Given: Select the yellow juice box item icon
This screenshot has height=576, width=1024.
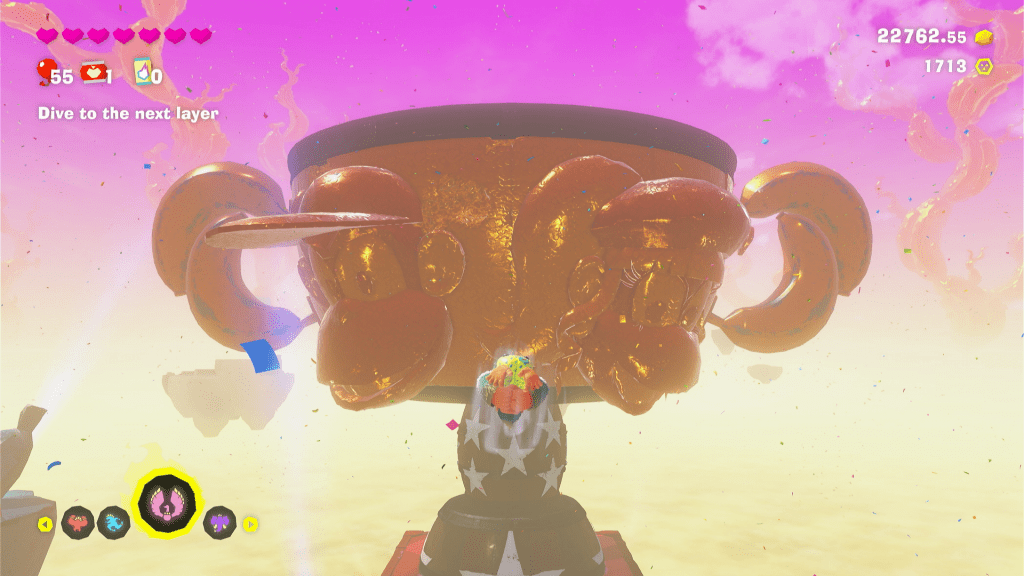Looking at the screenshot, I should 141,72.
